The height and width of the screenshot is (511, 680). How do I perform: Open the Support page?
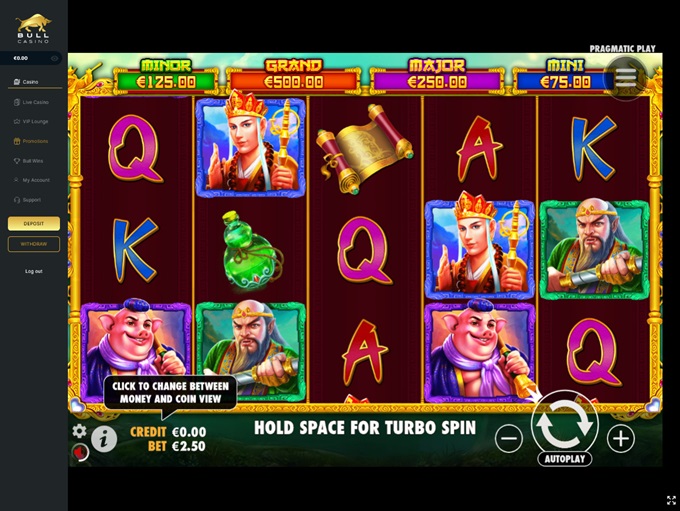coord(32,199)
